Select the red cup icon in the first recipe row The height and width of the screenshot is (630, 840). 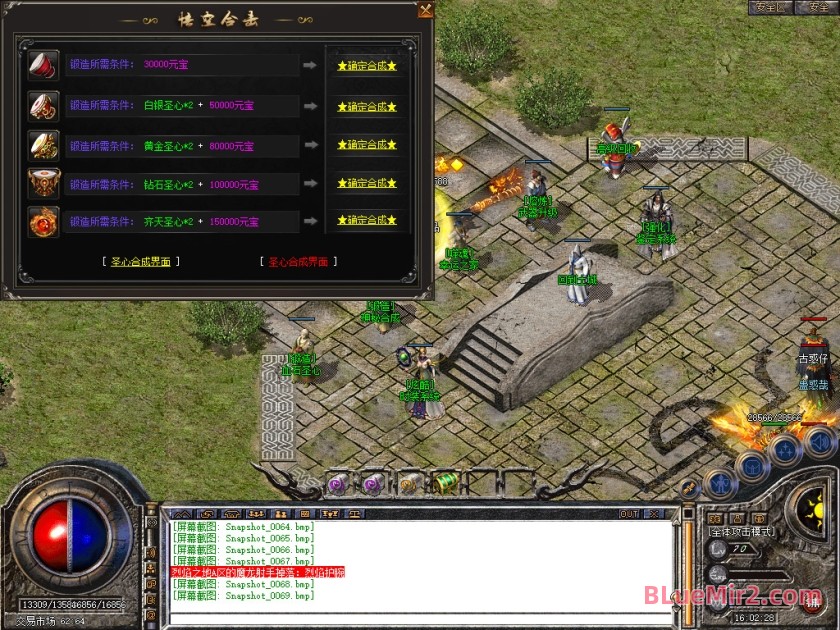coord(43,65)
